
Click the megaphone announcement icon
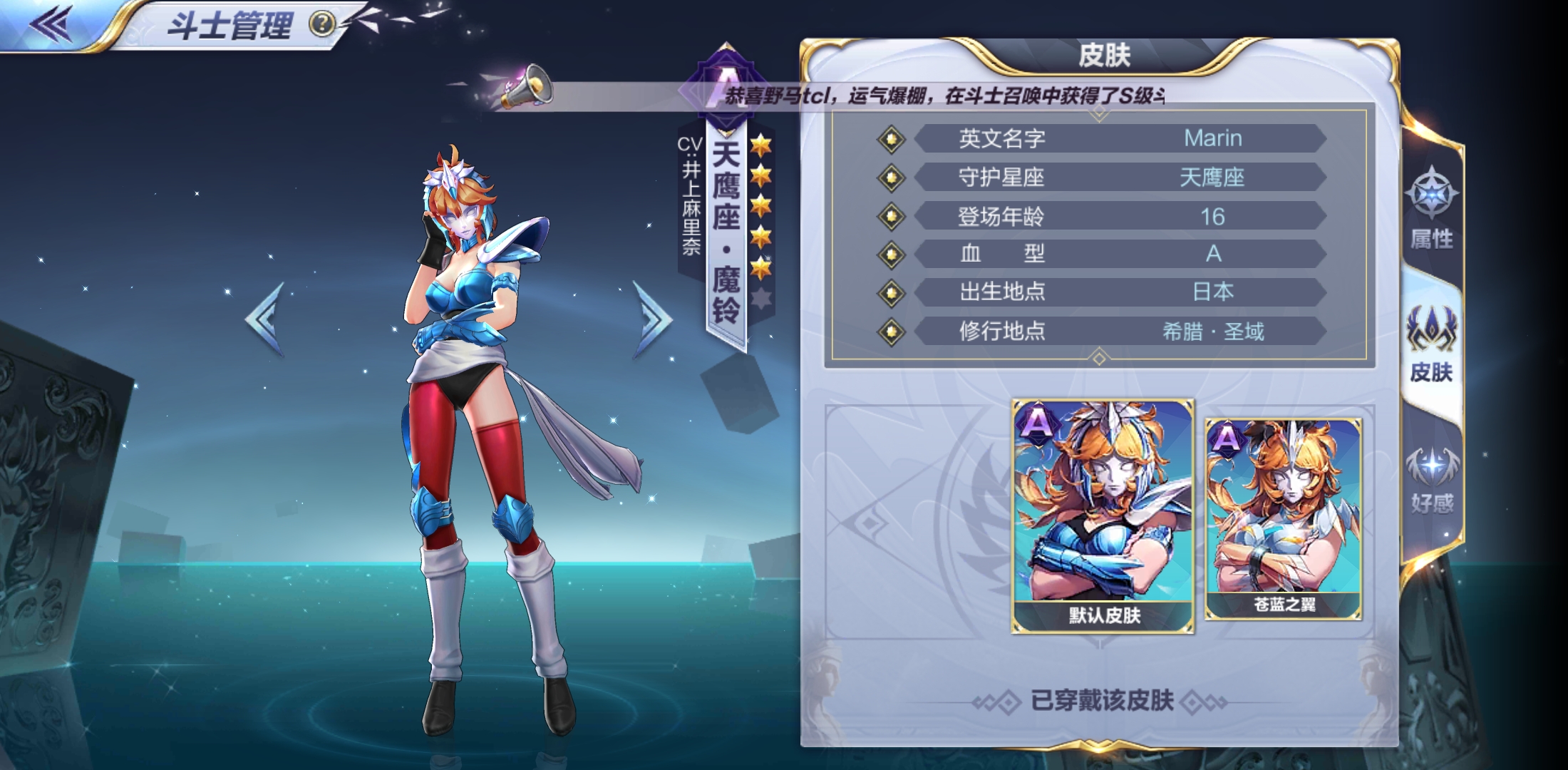pyautogui.click(x=525, y=88)
